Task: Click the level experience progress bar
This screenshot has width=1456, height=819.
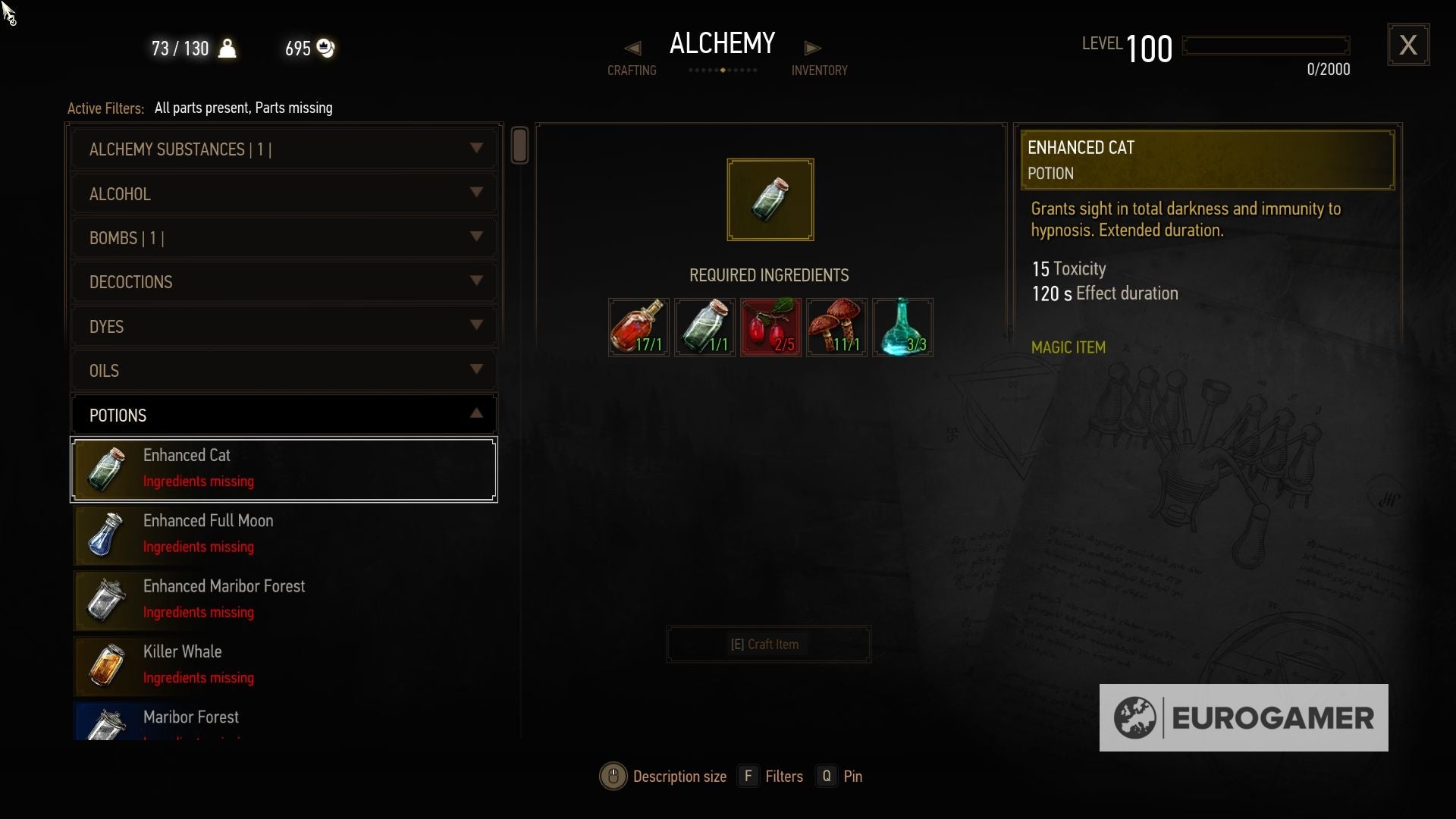Action: (x=1265, y=45)
